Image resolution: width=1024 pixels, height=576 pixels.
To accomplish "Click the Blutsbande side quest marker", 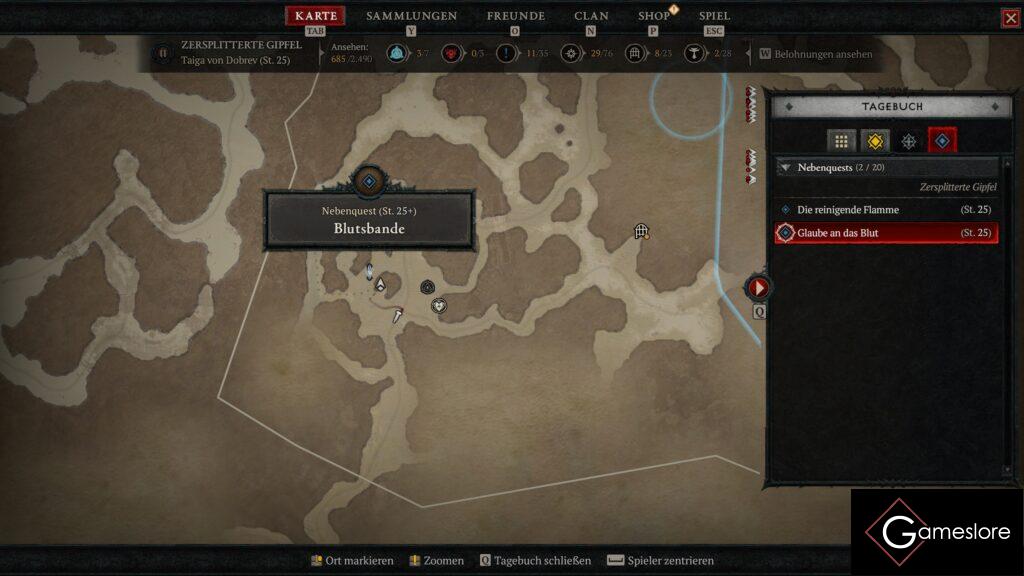I will (369, 182).
